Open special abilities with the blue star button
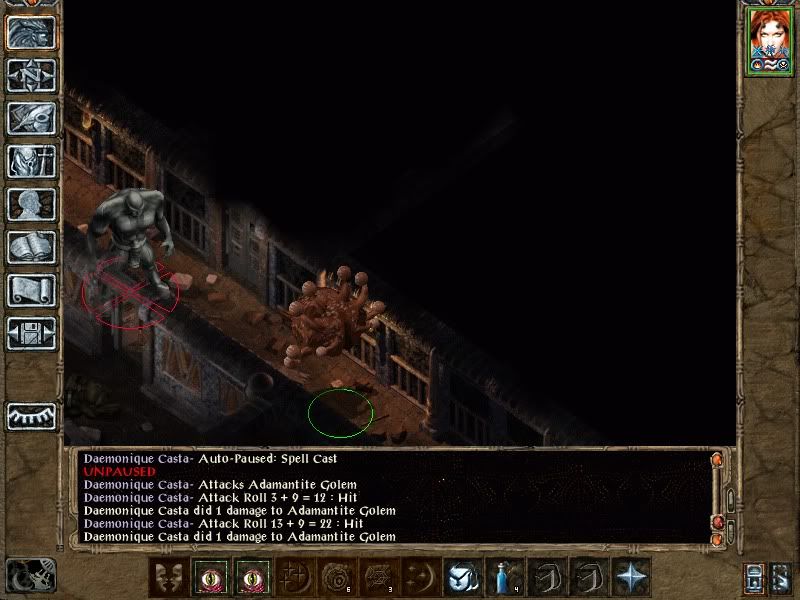Image resolution: width=800 pixels, height=600 pixels. pyautogui.click(x=631, y=578)
